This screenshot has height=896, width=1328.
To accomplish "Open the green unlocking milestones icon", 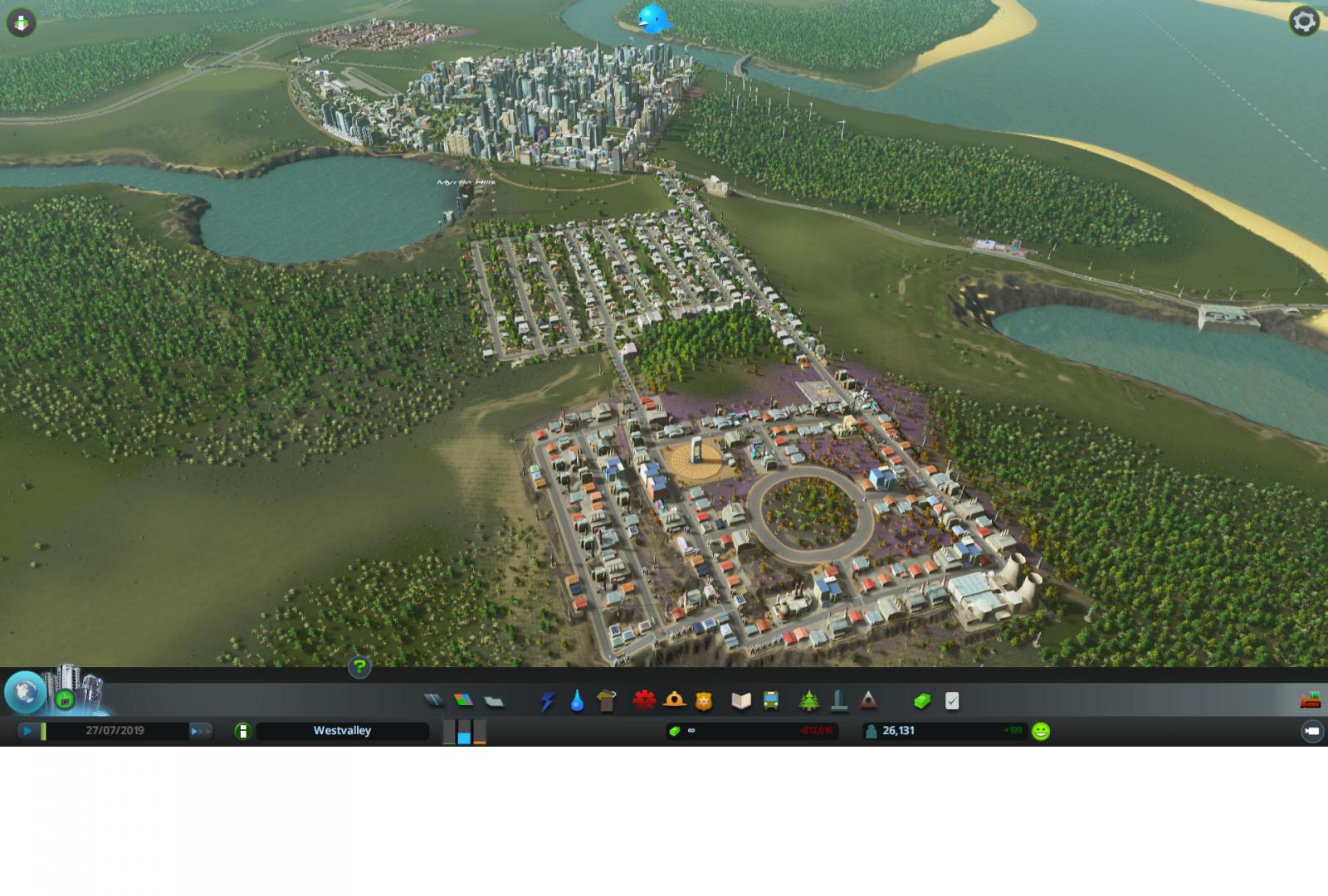I will [65, 700].
